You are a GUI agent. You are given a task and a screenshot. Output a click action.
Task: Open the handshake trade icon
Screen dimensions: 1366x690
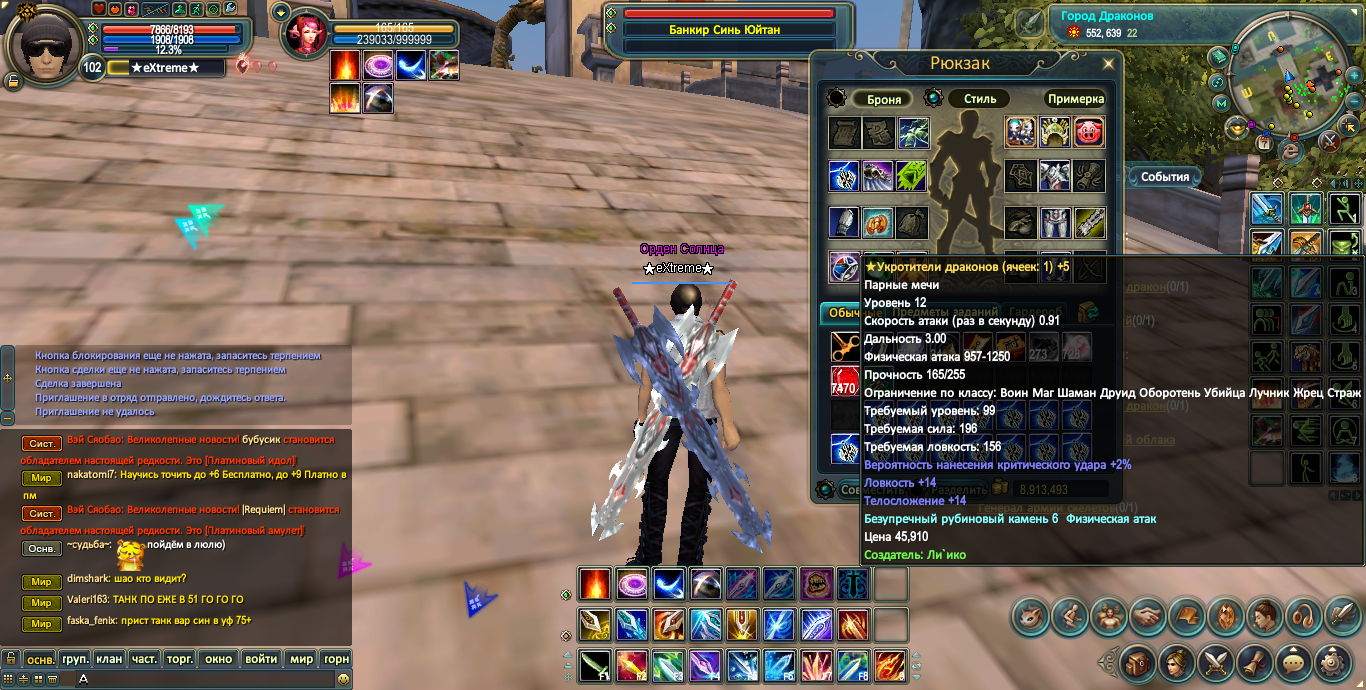pyautogui.click(x=1147, y=616)
